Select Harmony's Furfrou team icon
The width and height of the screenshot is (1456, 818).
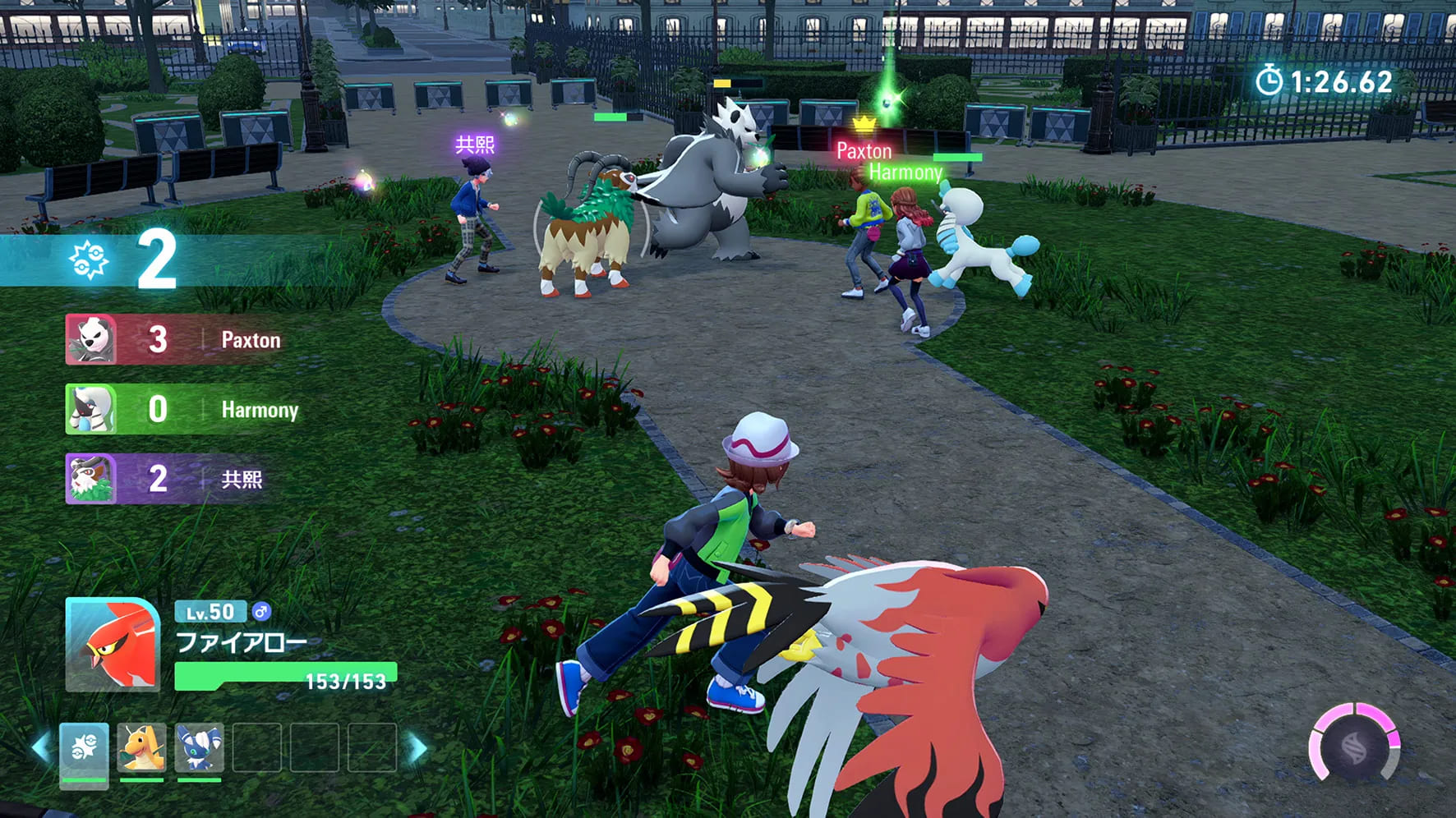coord(92,410)
